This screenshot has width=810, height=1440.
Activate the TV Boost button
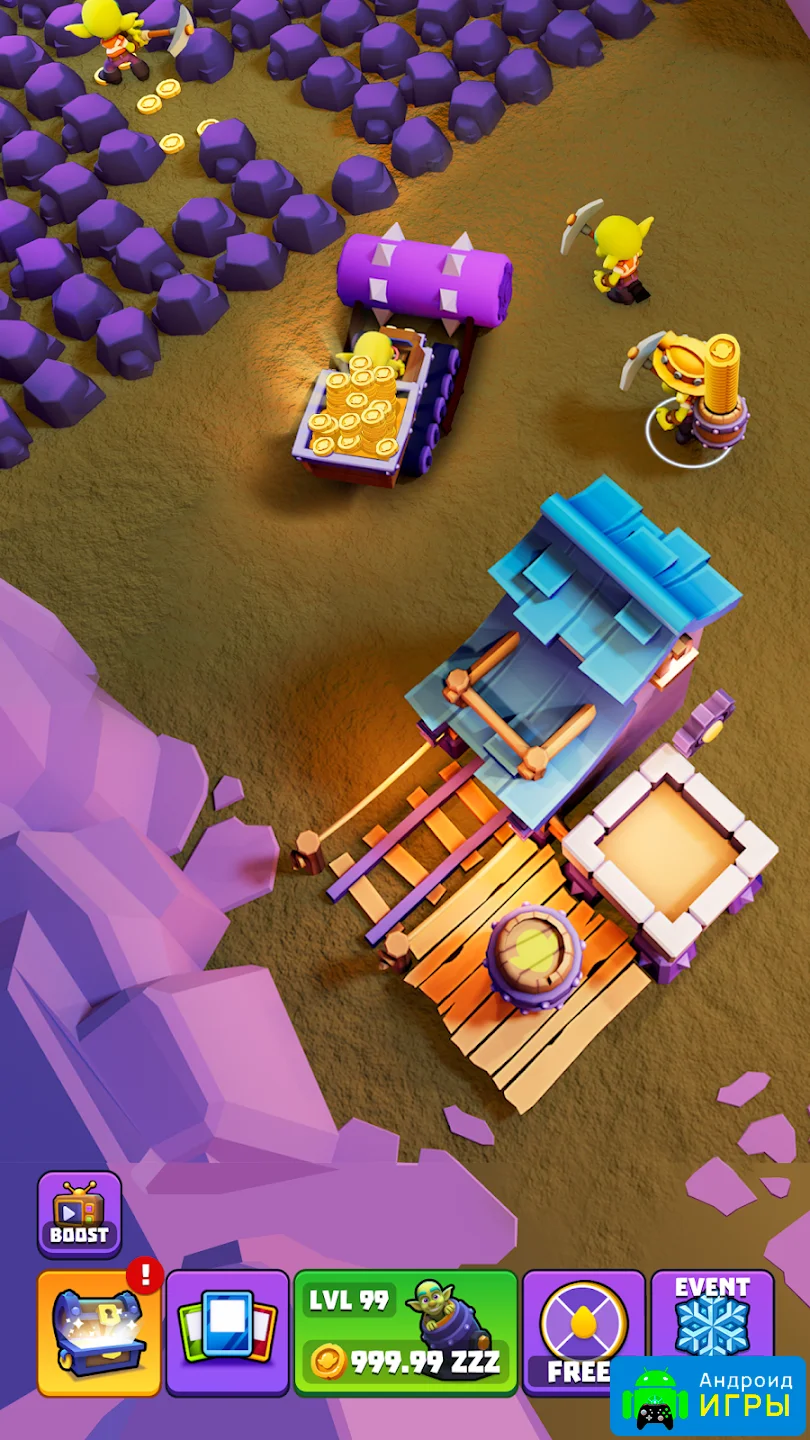(x=79, y=1214)
